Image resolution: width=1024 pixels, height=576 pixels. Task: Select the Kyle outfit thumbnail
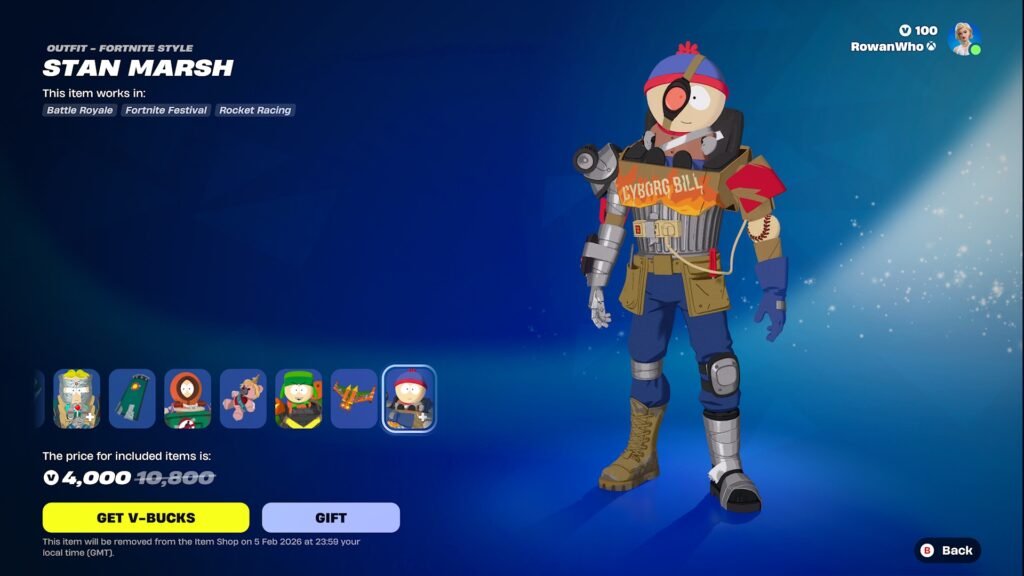coord(299,399)
